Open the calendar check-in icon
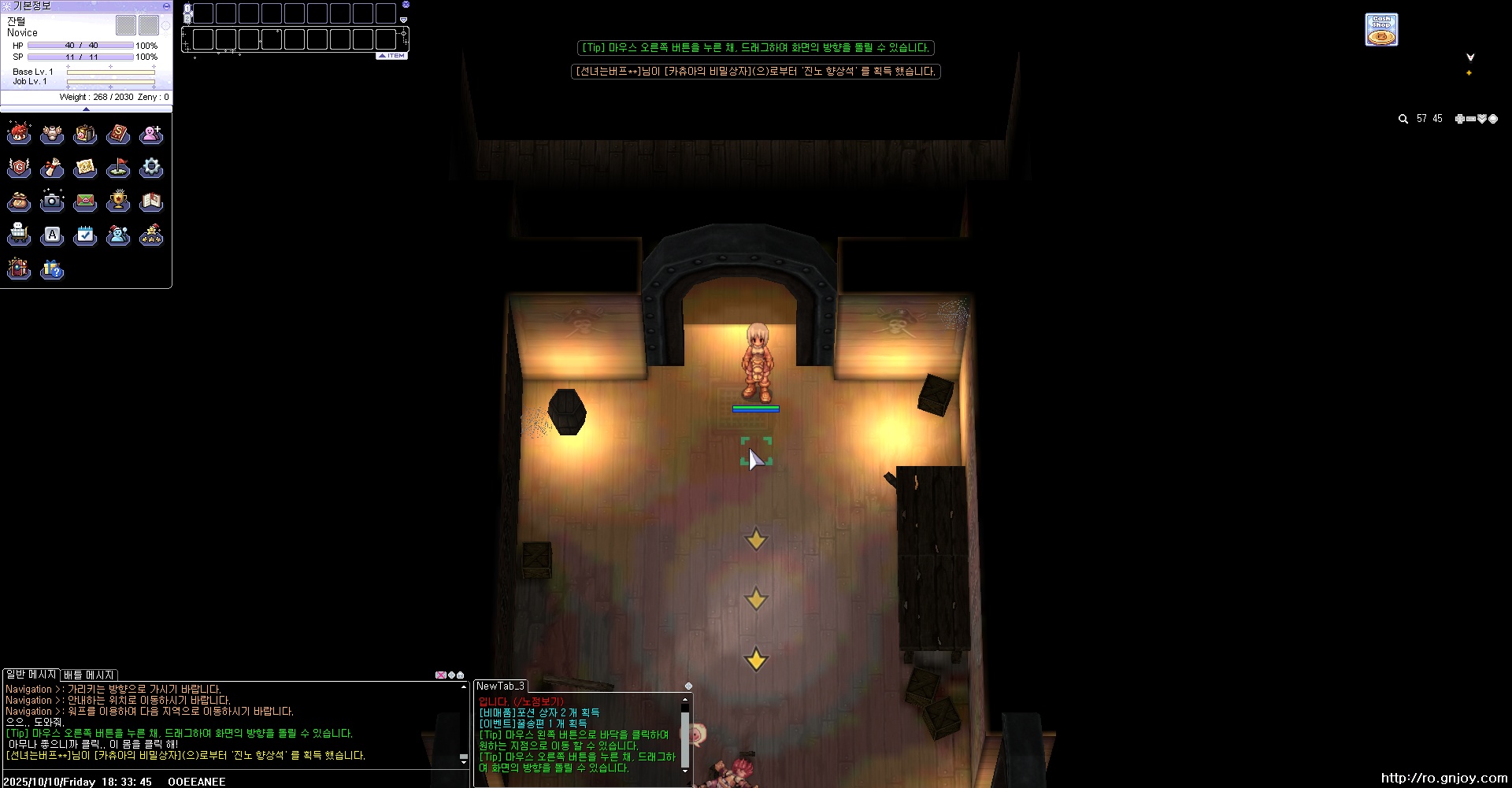Screen dimensions: 1512x788 pyautogui.click(x=85, y=235)
